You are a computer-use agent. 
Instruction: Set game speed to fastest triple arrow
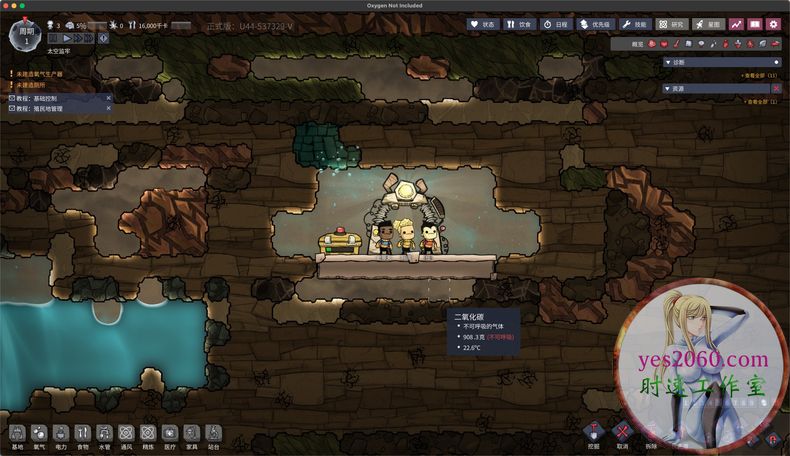click(89, 38)
